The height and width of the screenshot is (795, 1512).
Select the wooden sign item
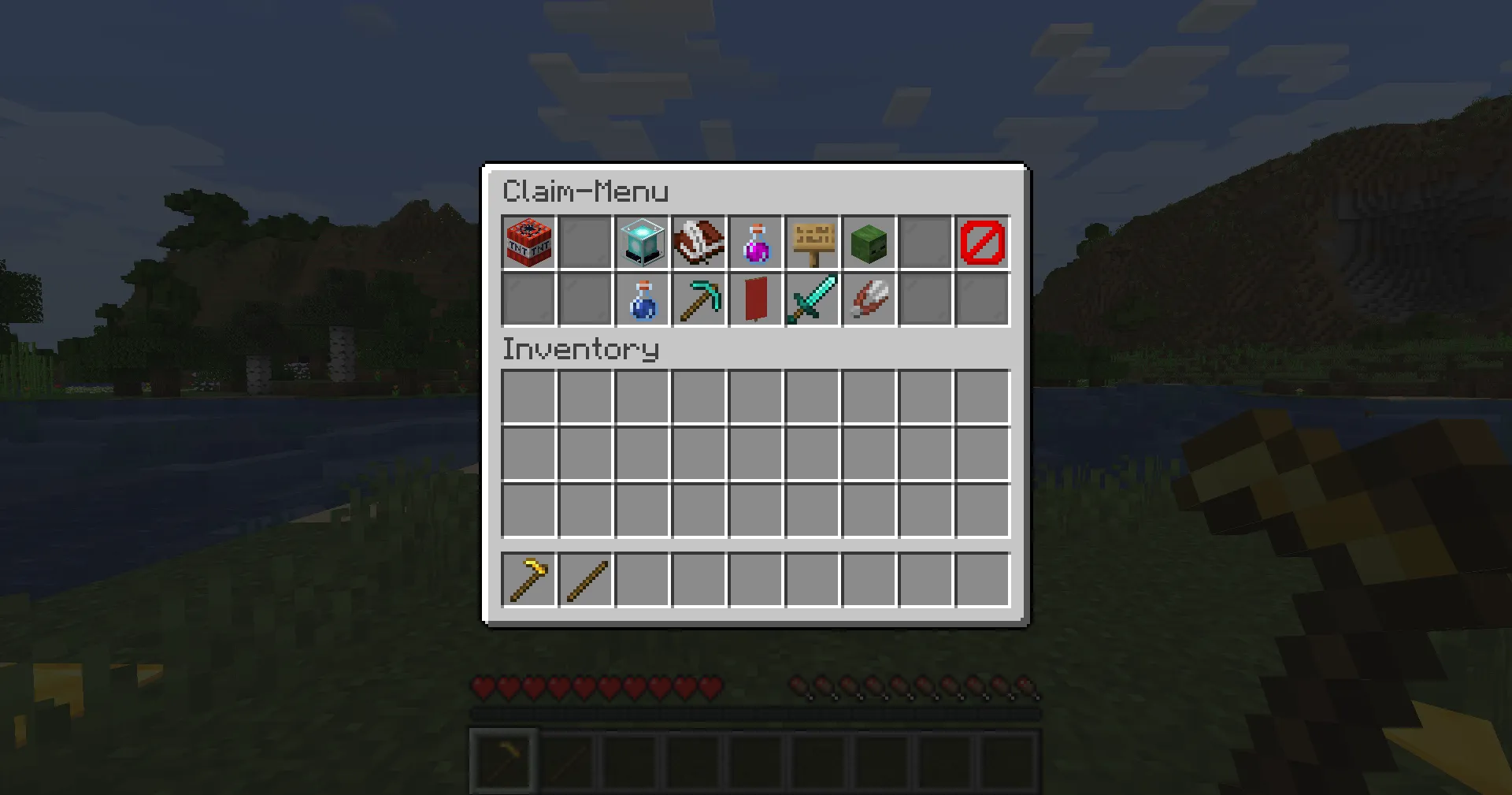point(812,243)
